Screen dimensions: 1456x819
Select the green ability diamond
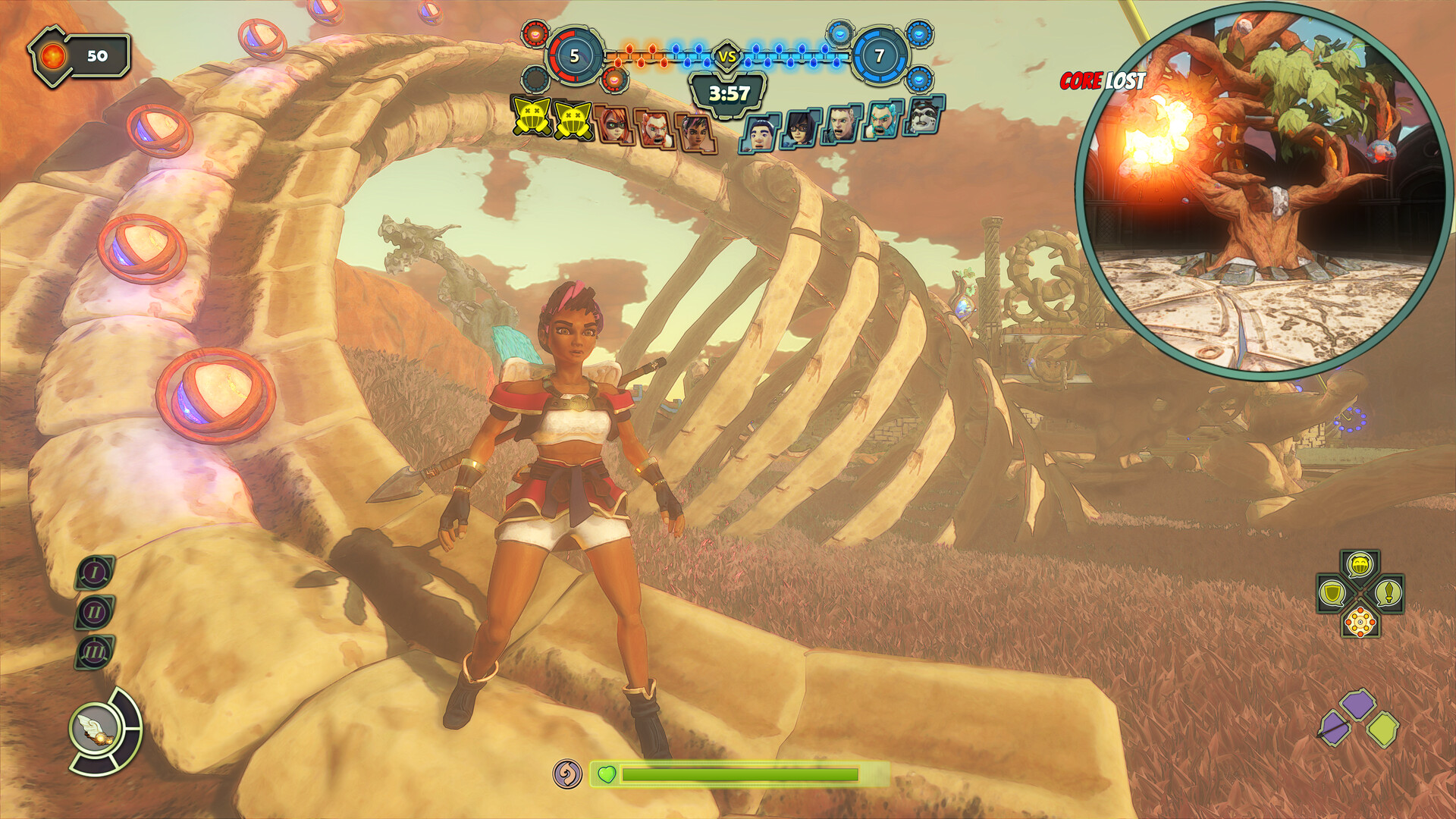[x=1383, y=729]
